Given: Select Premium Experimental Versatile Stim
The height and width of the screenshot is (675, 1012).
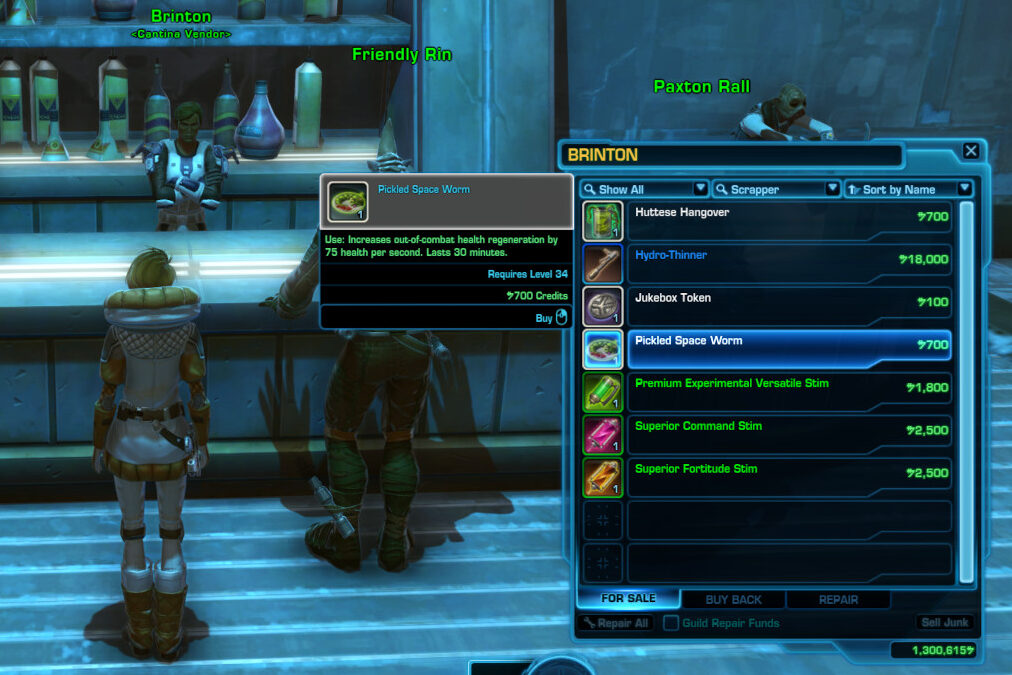Looking at the screenshot, I should coord(788,392).
